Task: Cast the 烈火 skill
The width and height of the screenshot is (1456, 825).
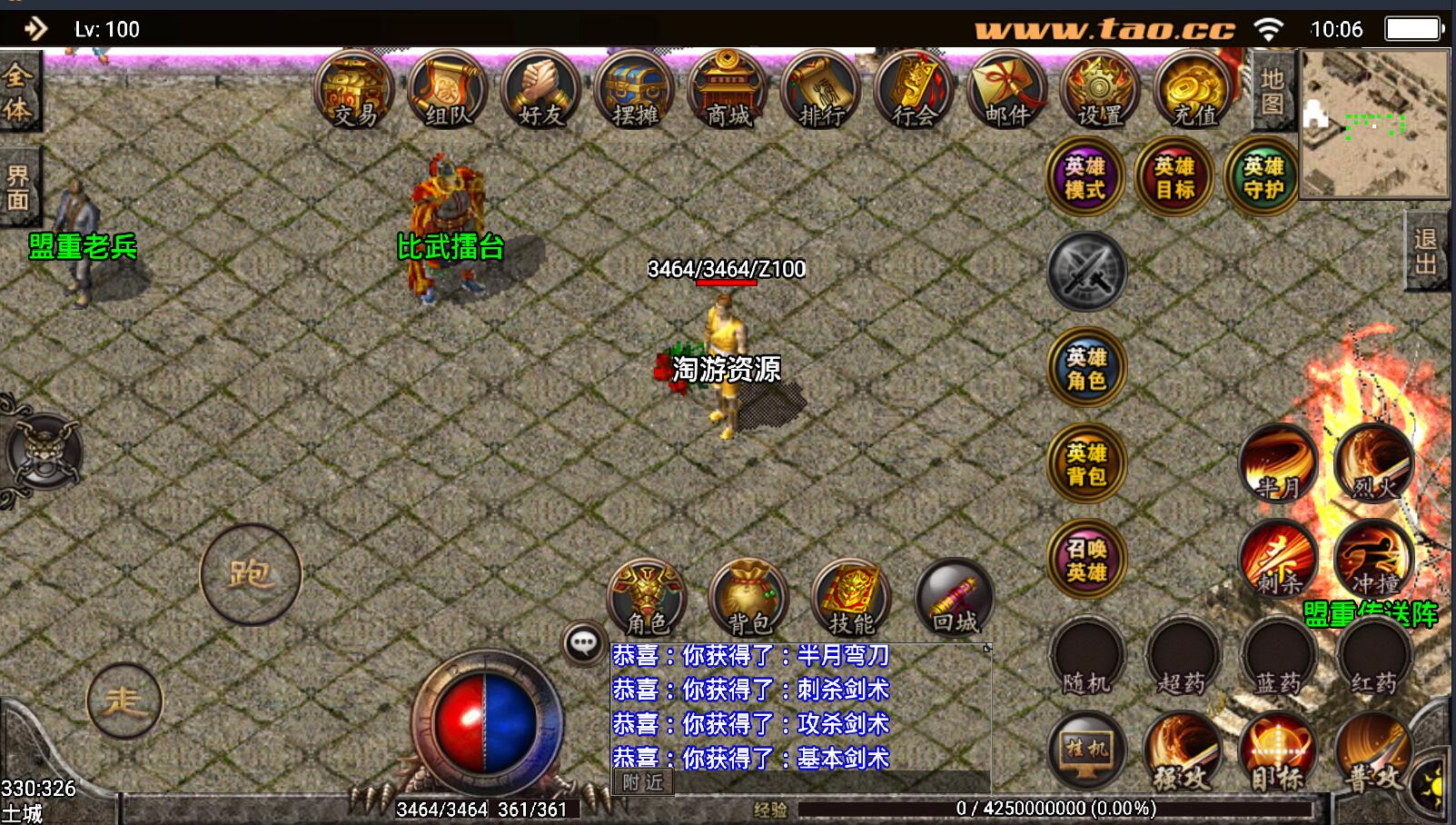Action: [x=1374, y=463]
